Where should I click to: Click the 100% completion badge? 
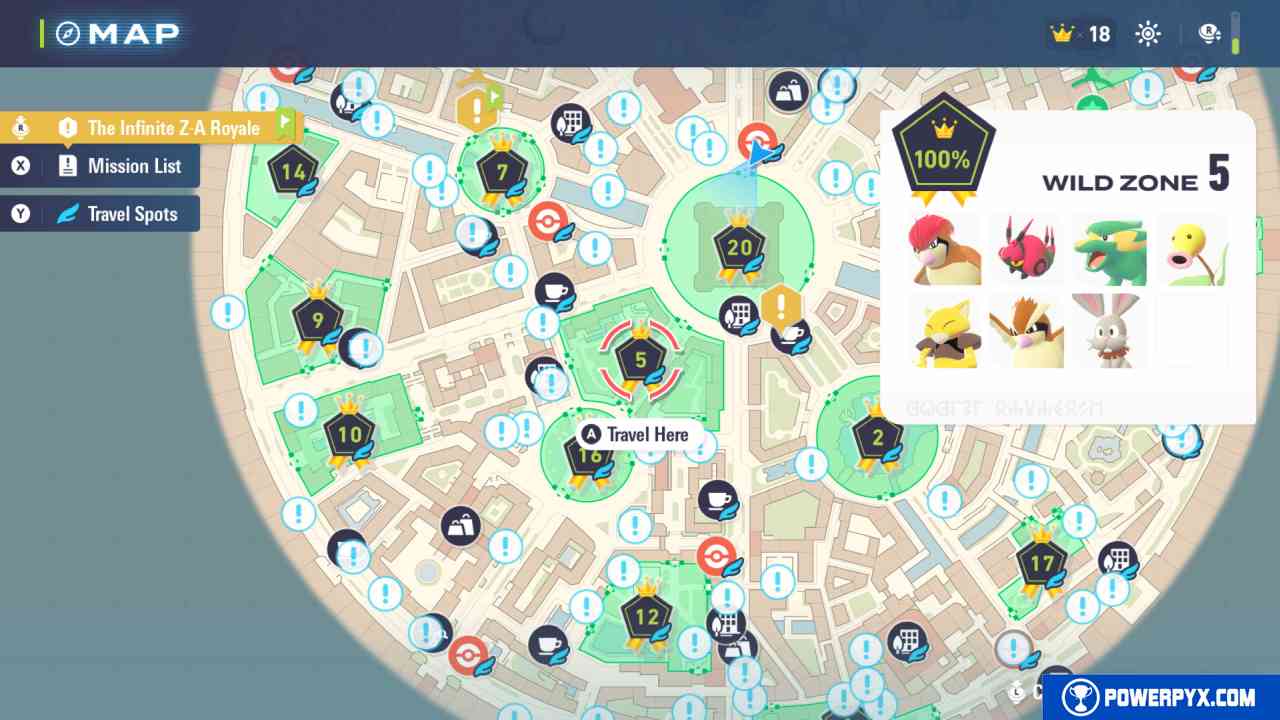tap(941, 151)
